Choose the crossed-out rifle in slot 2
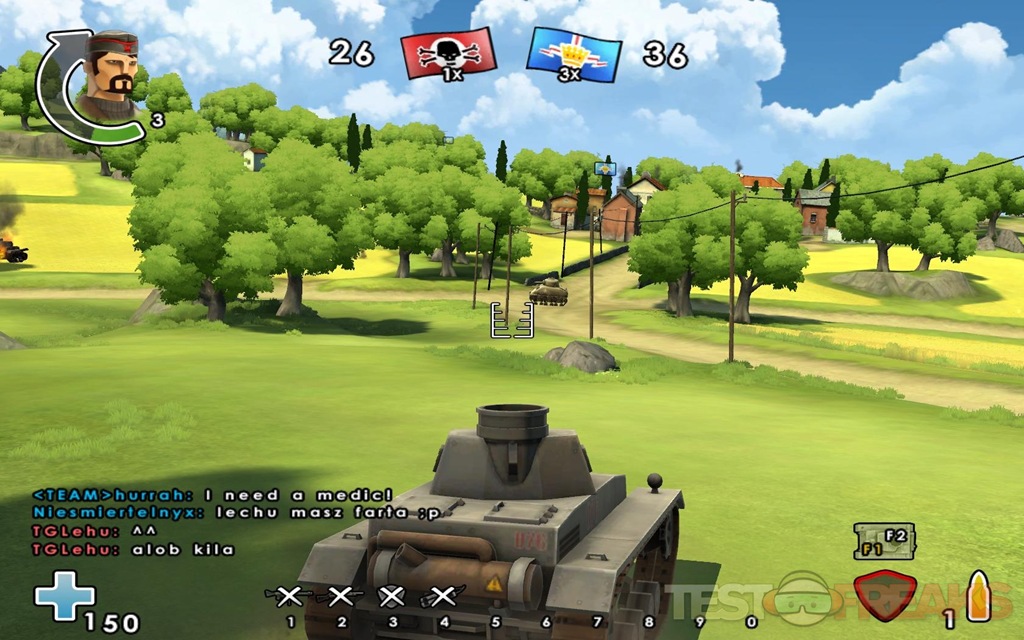This screenshot has width=1024, height=640. (340, 597)
